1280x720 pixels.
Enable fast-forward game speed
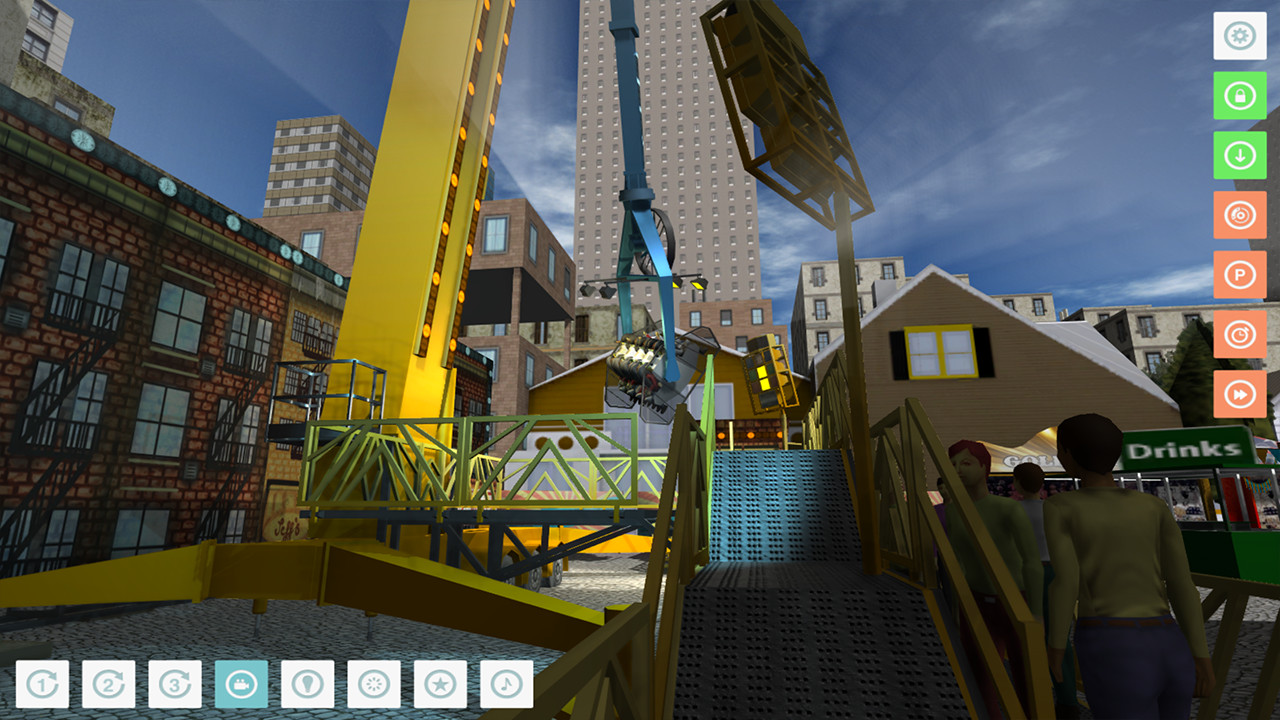1240,394
